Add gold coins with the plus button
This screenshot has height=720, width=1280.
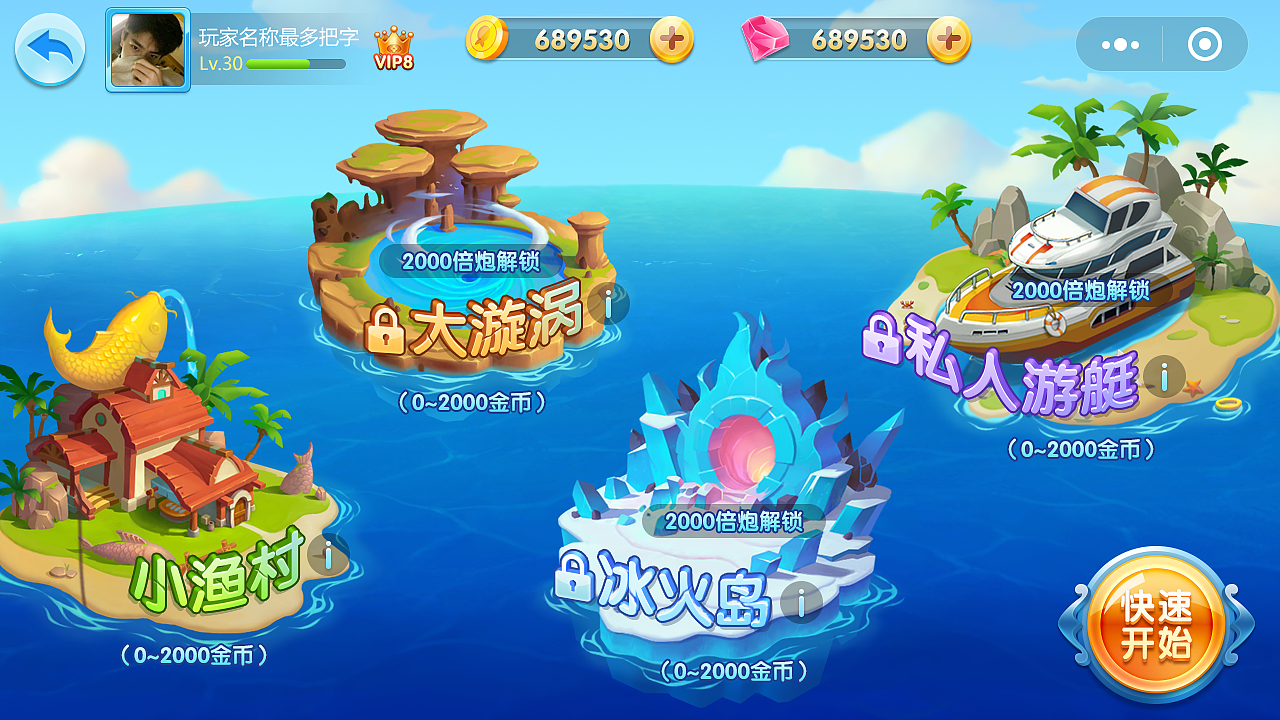671,40
